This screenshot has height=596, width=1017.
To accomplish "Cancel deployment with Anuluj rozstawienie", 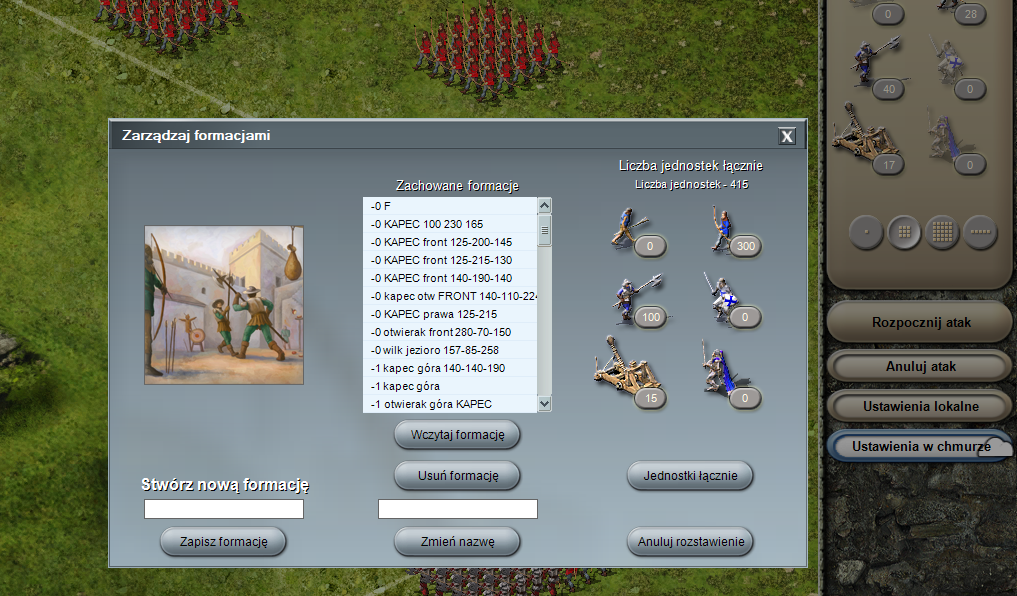I will 690,542.
